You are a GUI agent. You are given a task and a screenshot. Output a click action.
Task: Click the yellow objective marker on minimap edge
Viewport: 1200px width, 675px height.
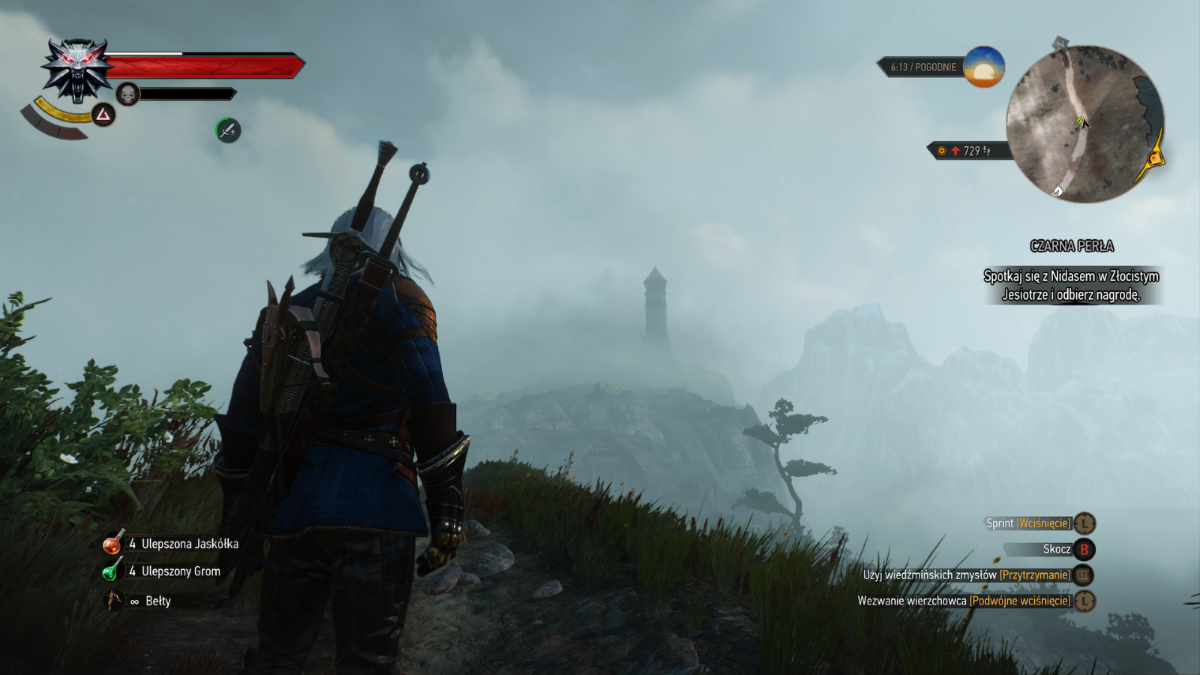click(x=1155, y=156)
